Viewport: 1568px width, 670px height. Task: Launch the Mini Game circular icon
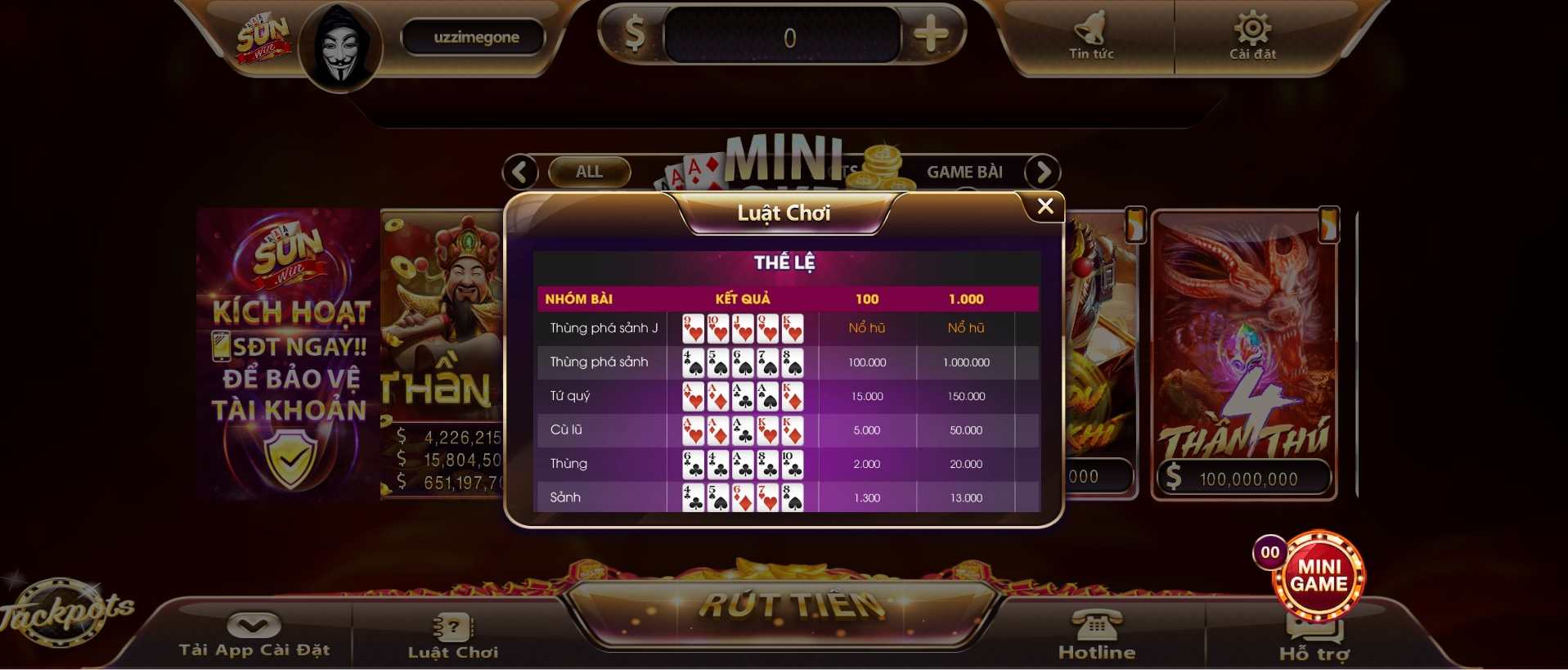(1318, 578)
